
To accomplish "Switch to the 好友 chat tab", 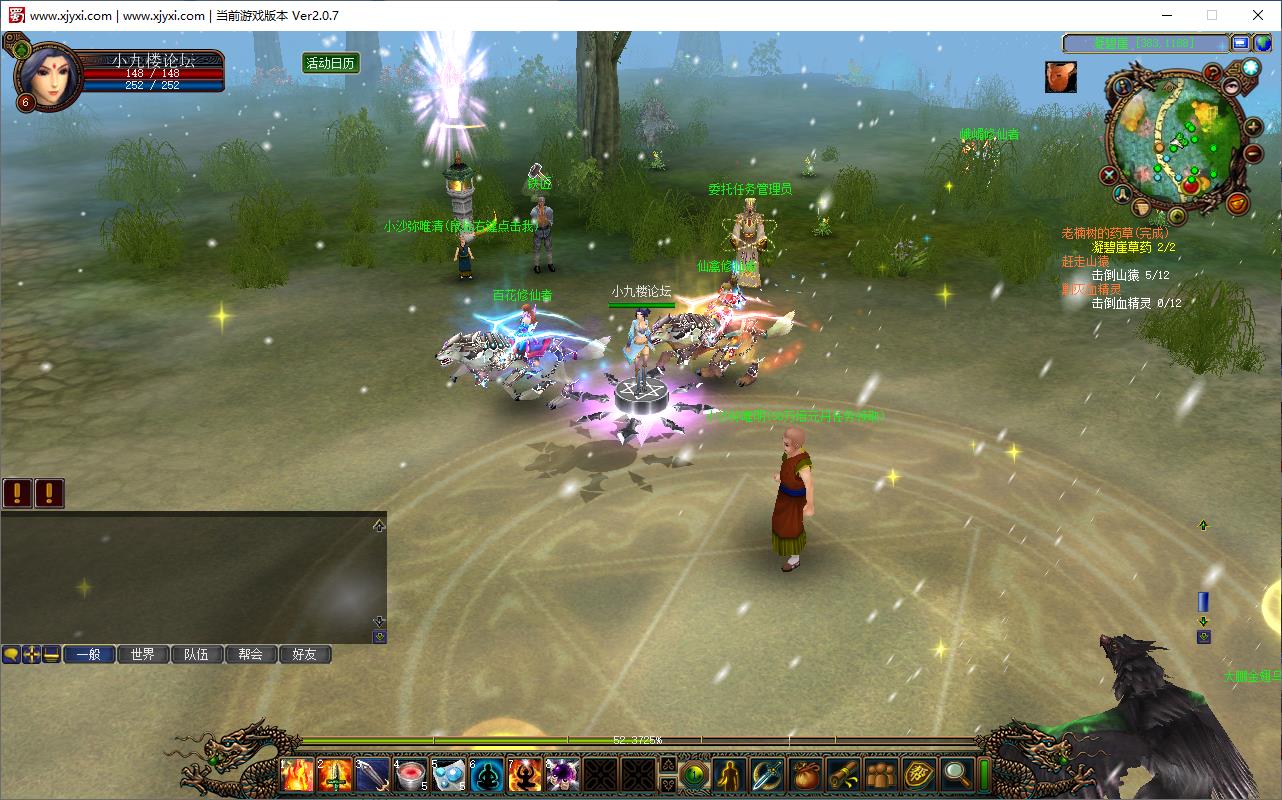I will (305, 654).
